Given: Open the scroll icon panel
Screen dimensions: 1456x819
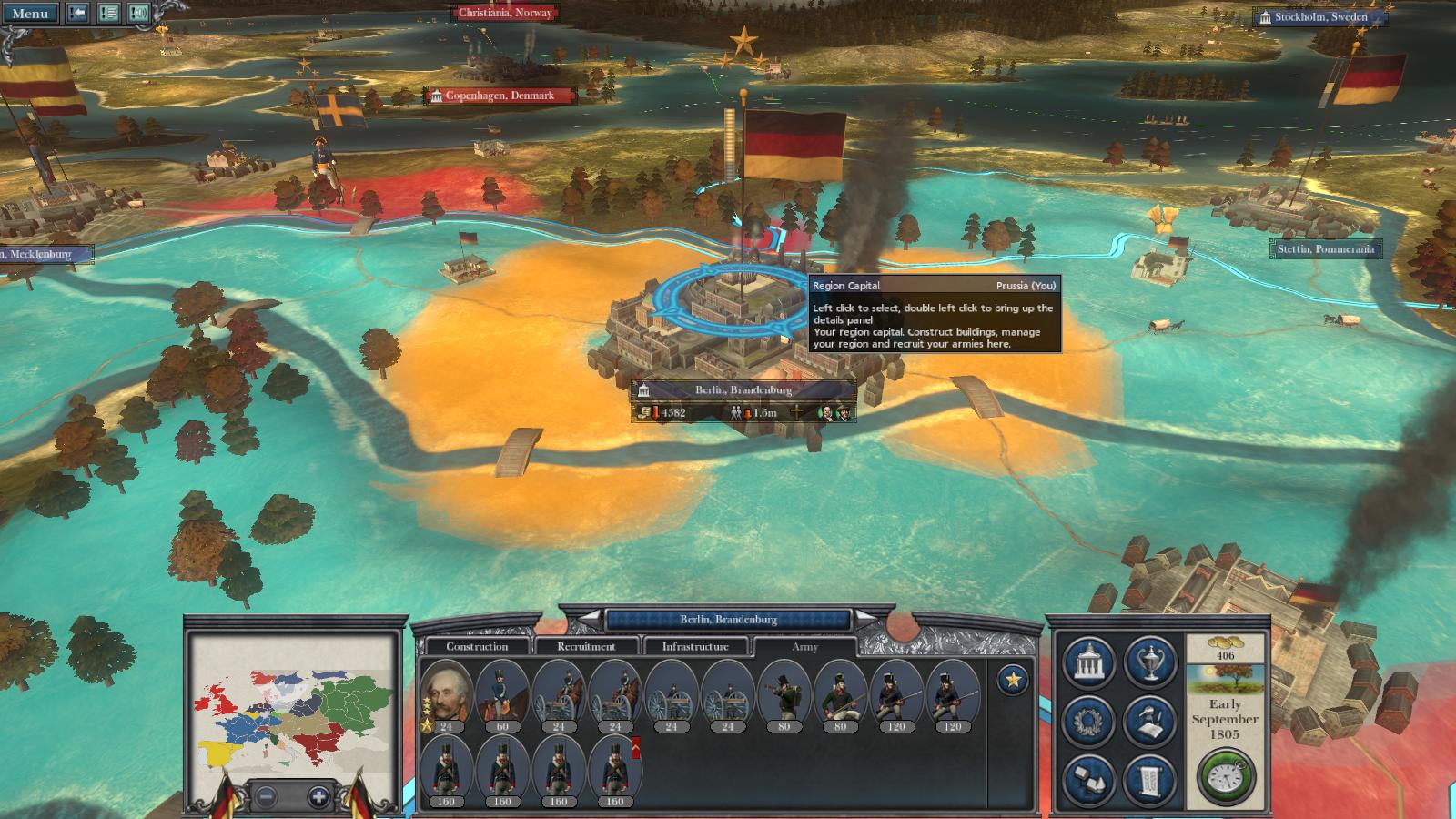Looking at the screenshot, I should (1150, 780).
